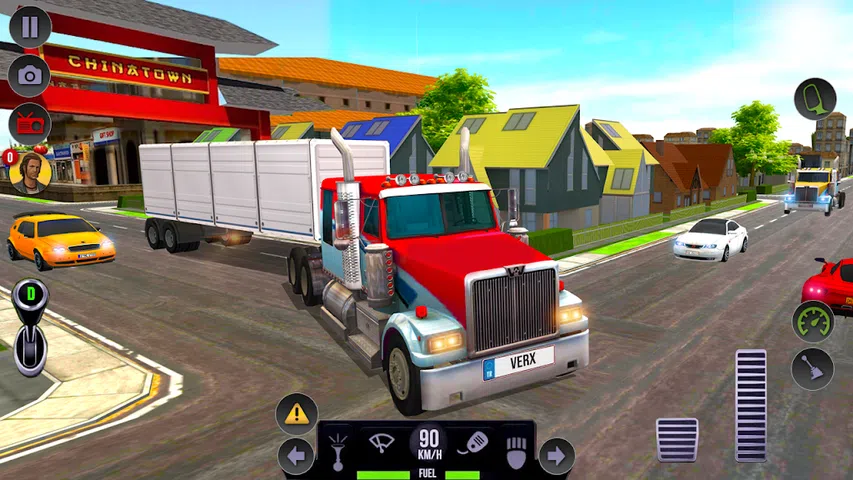
Task: Tap the side mirror icon
Action: coord(815,99)
